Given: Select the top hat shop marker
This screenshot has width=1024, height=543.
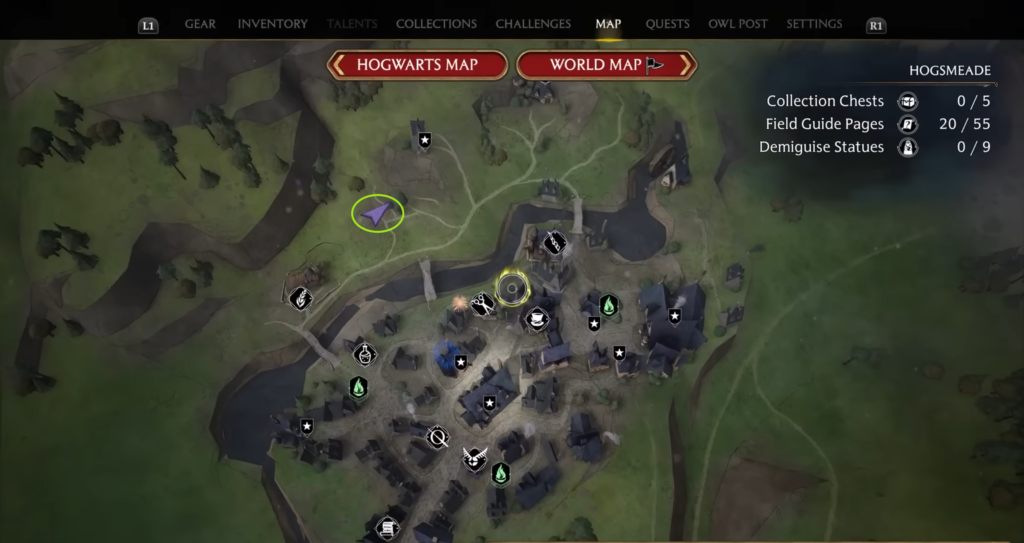Looking at the screenshot, I should (x=537, y=319).
